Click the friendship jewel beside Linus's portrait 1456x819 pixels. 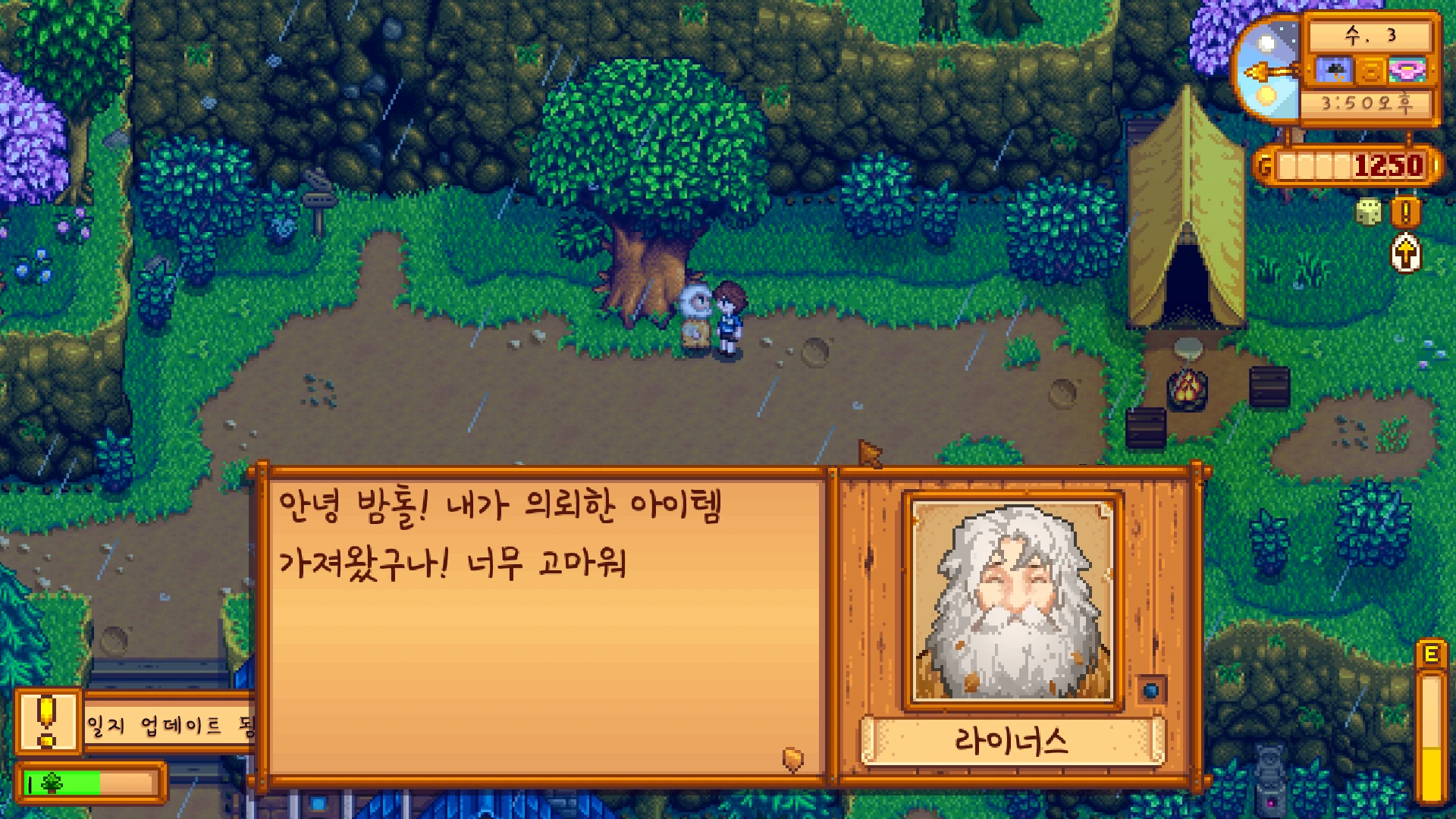[1151, 690]
